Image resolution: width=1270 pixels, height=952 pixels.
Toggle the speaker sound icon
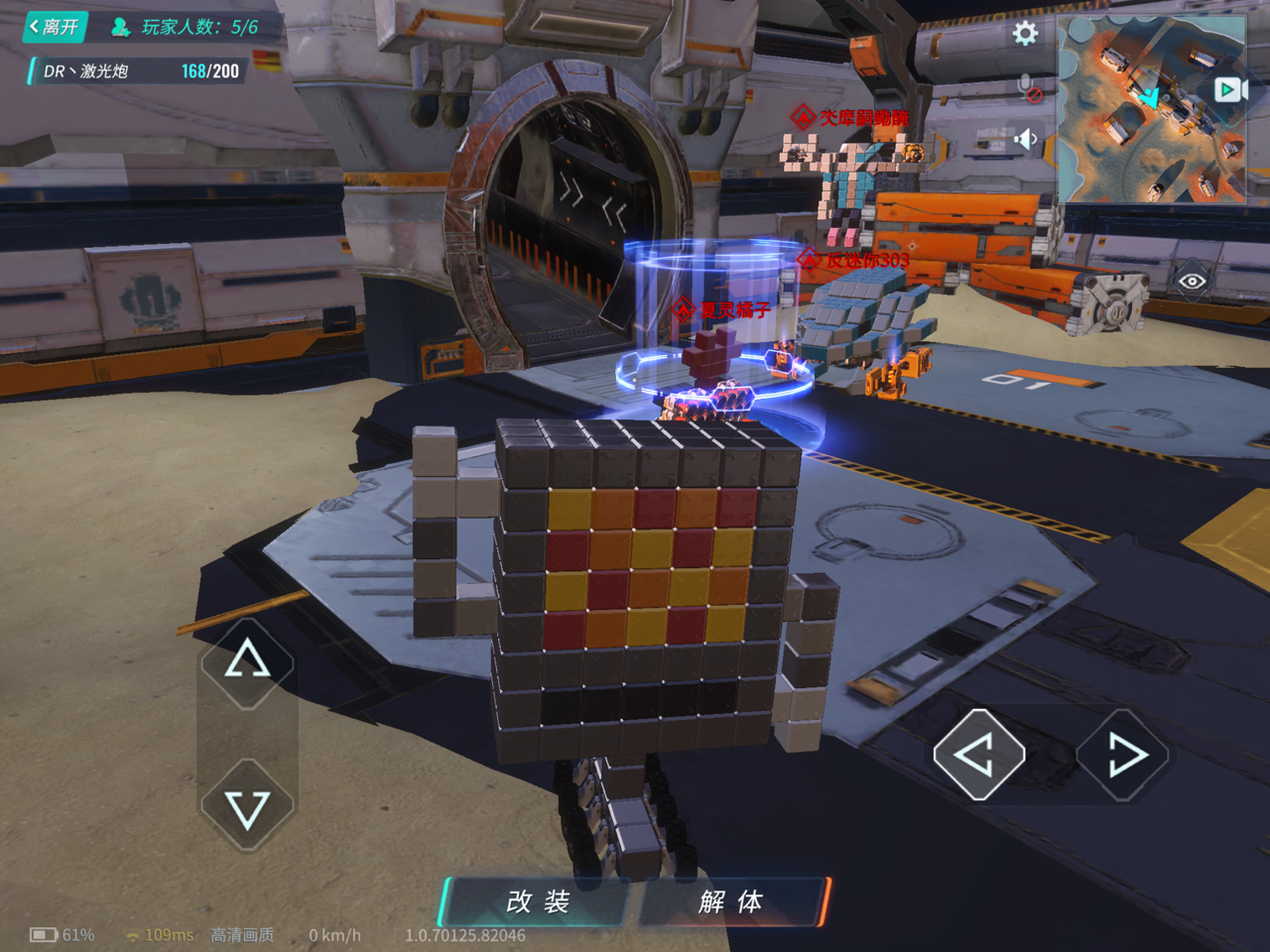tap(1026, 140)
